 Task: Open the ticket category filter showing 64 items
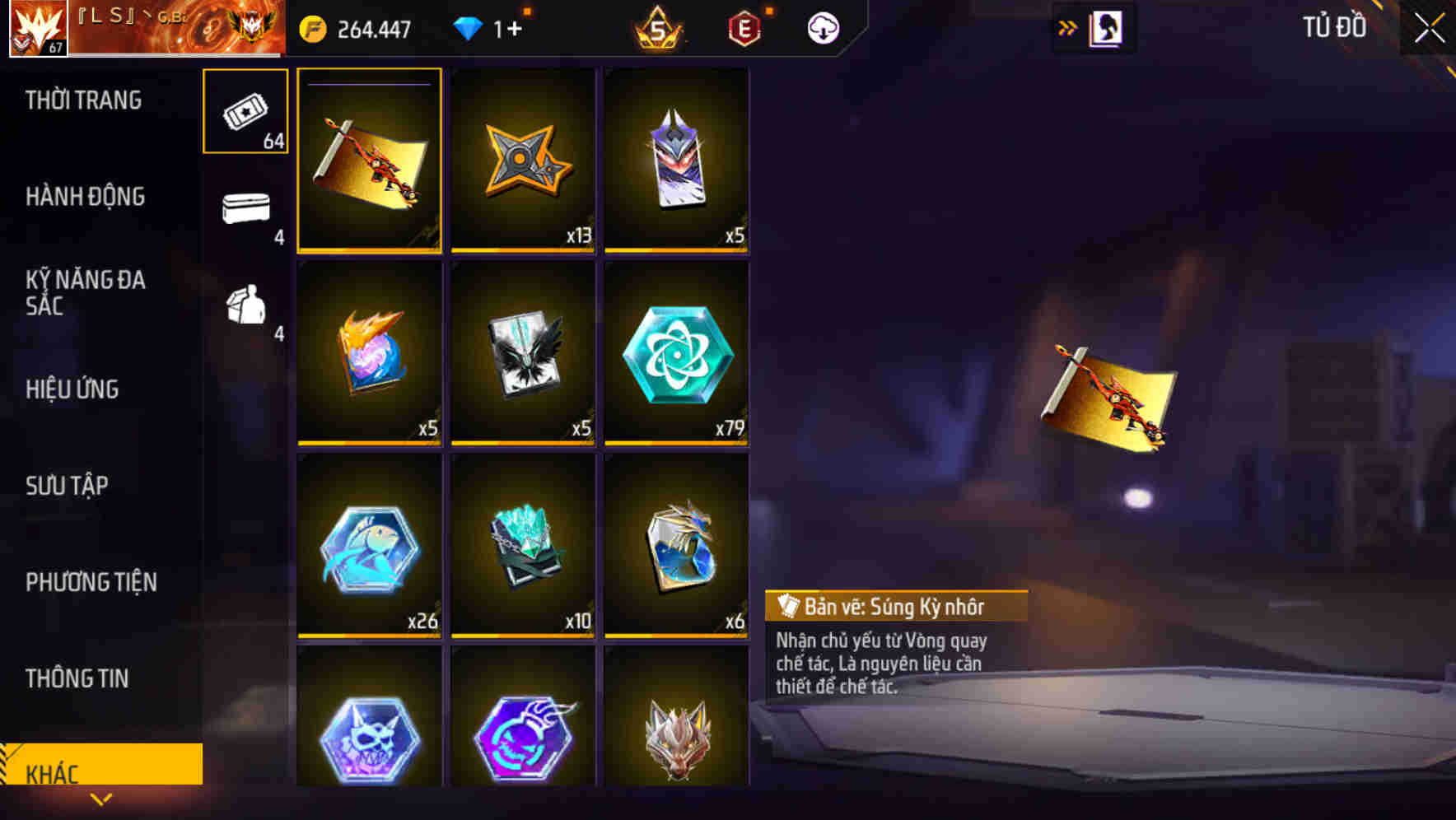245,109
